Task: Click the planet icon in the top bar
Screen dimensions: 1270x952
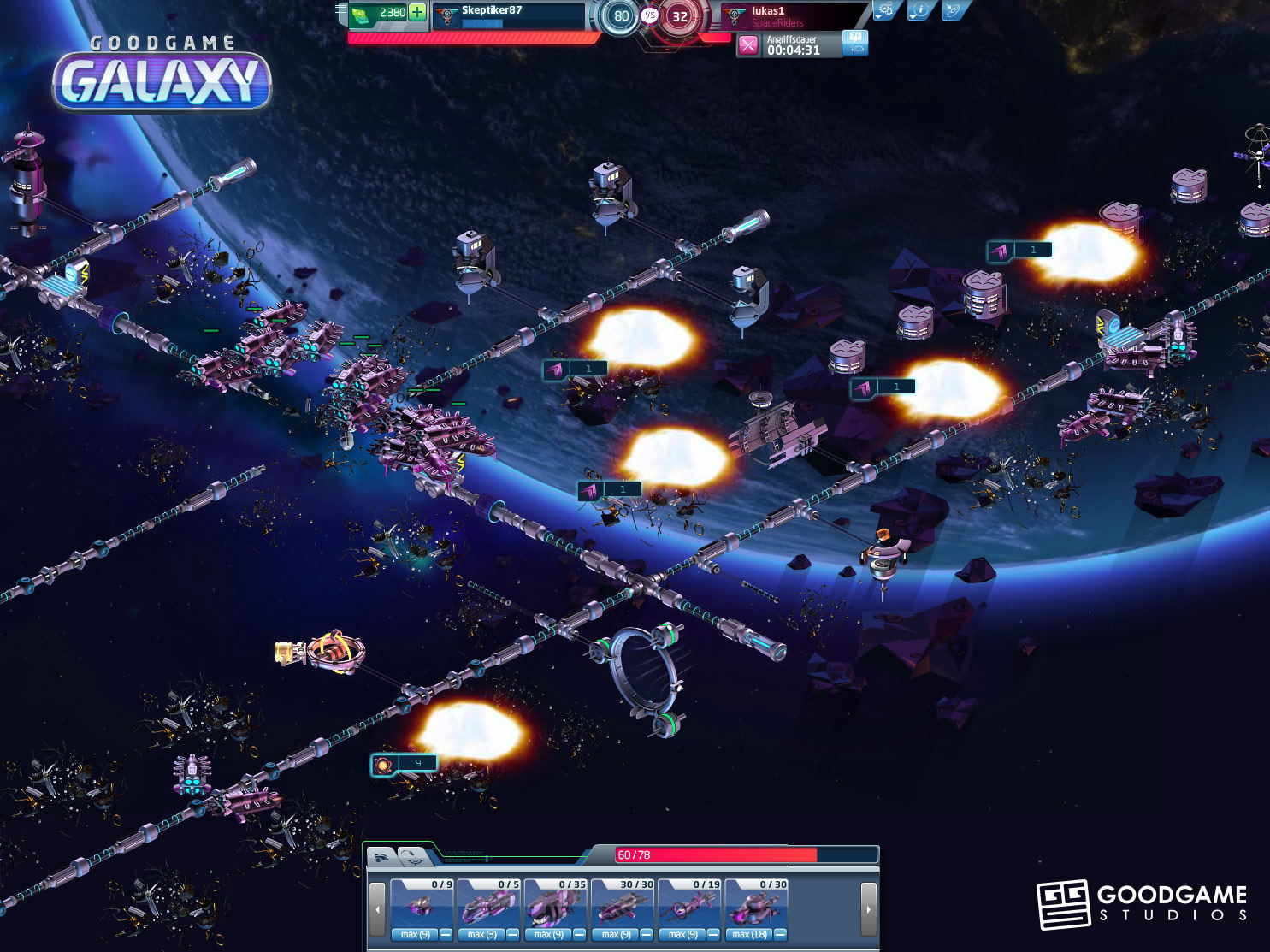Action: (953, 10)
